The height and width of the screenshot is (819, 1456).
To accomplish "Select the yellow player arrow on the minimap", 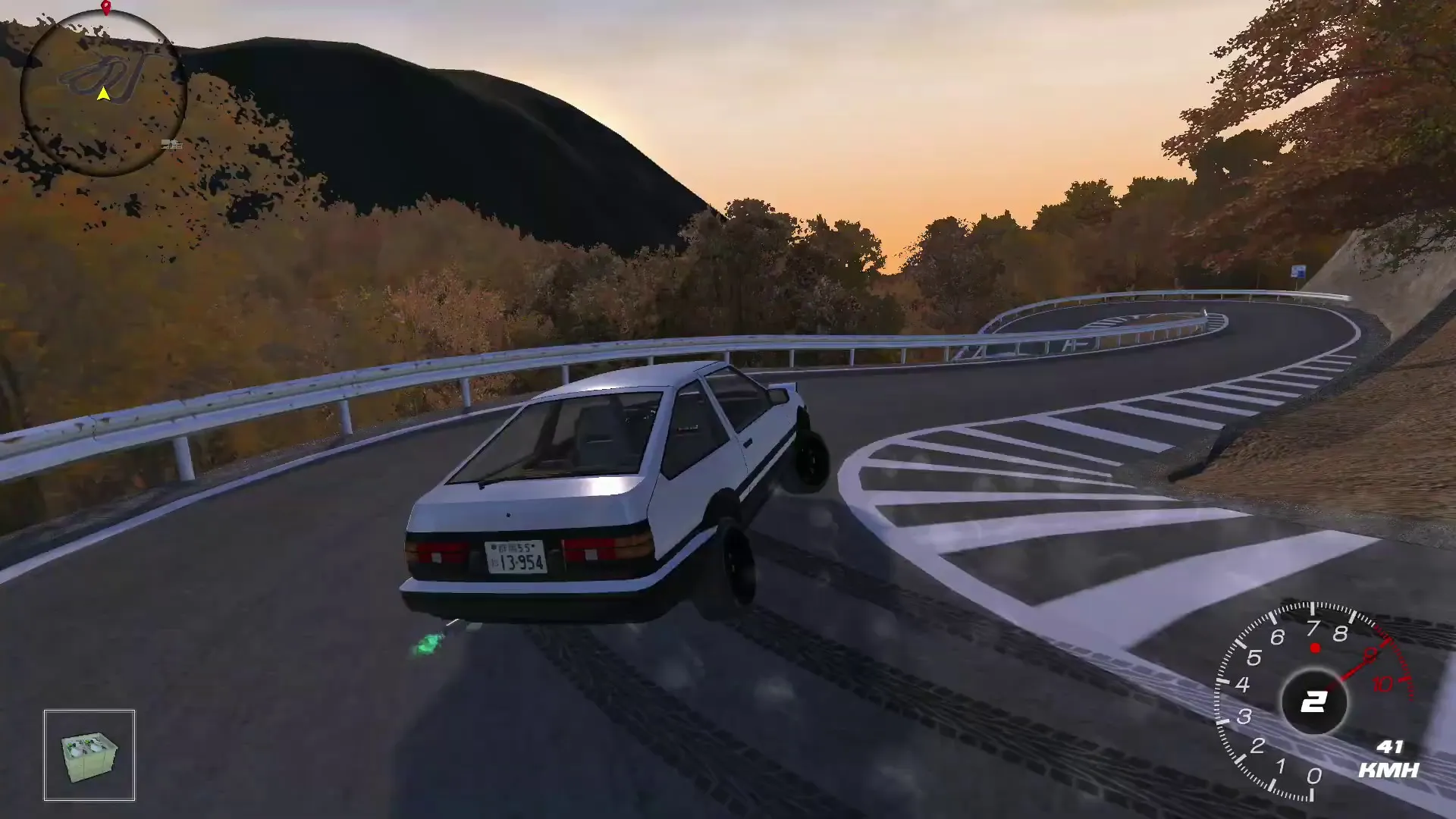I will (103, 95).
